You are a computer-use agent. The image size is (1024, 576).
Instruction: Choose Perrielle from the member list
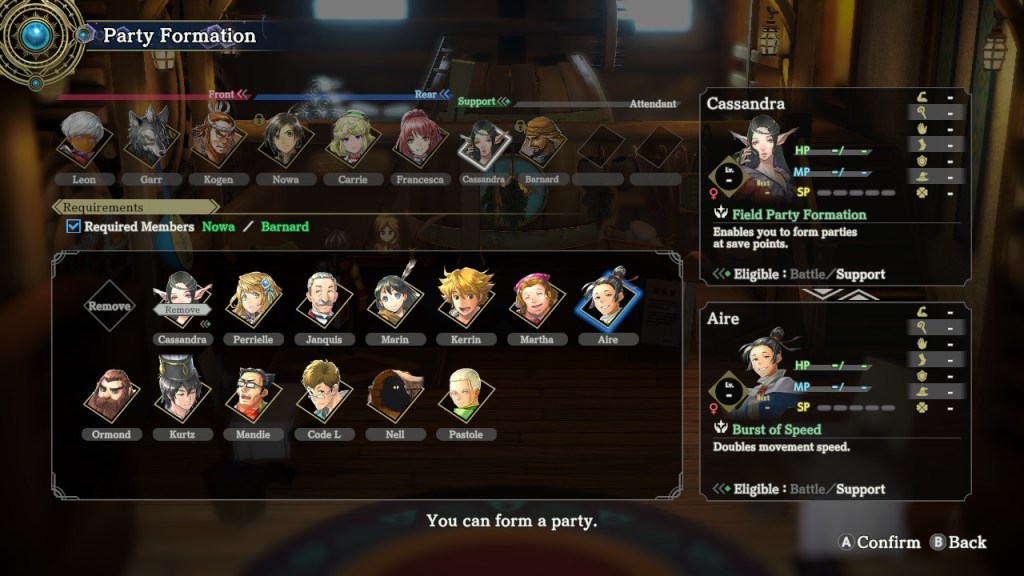tap(252, 299)
